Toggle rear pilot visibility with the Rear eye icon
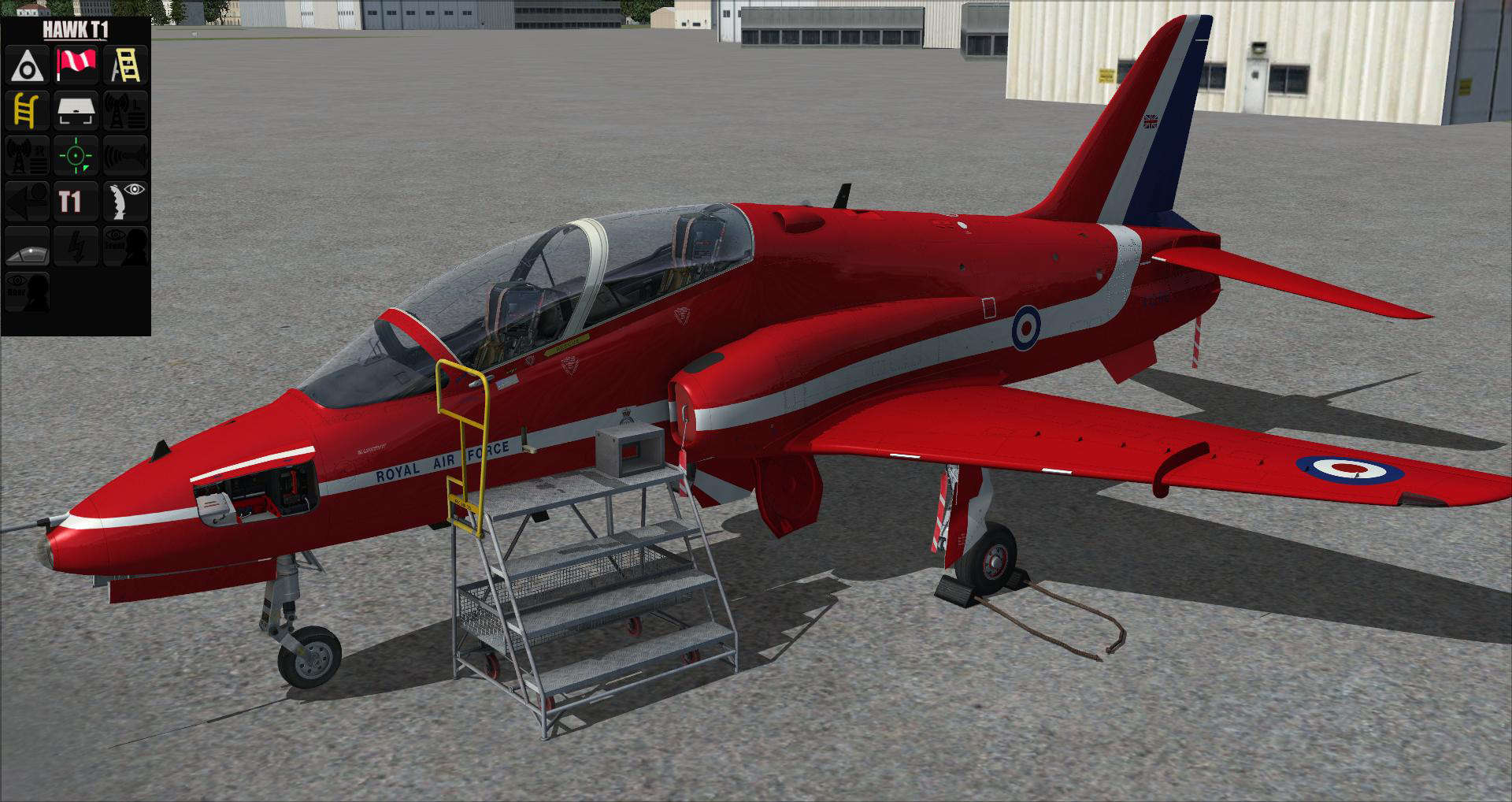The width and height of the screenshot is (1512, 802). point(28,291)
